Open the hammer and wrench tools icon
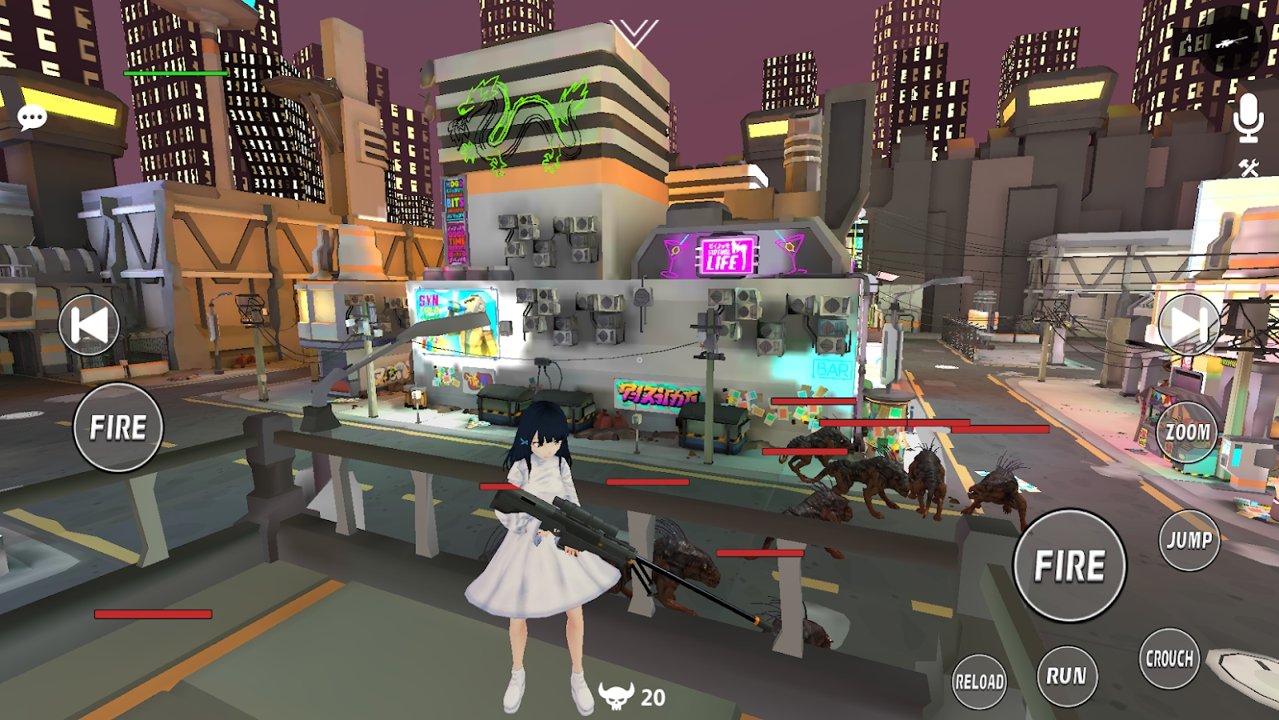 [x=1248, y=168]
